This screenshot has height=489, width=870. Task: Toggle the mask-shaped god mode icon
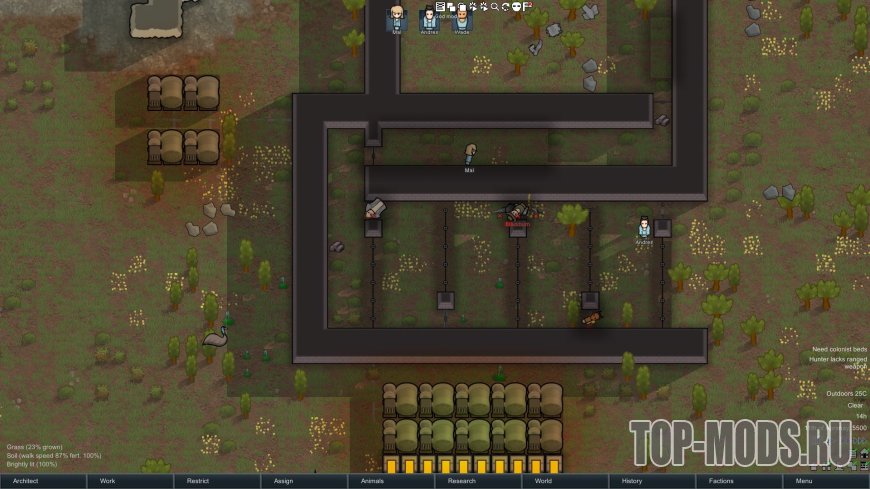[x=516, y=6]
